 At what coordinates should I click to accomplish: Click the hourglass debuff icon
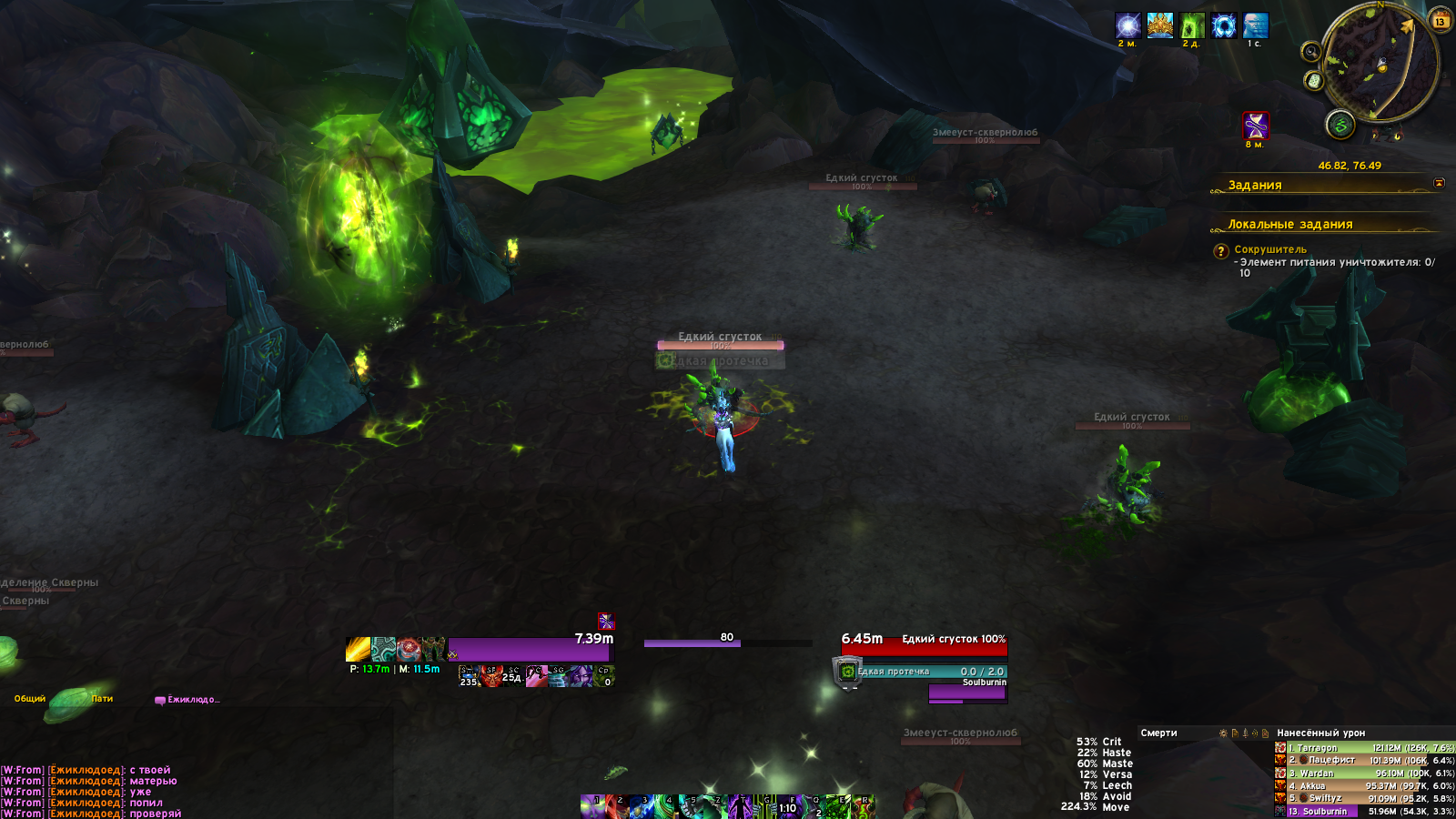[x=1255, y=125]
